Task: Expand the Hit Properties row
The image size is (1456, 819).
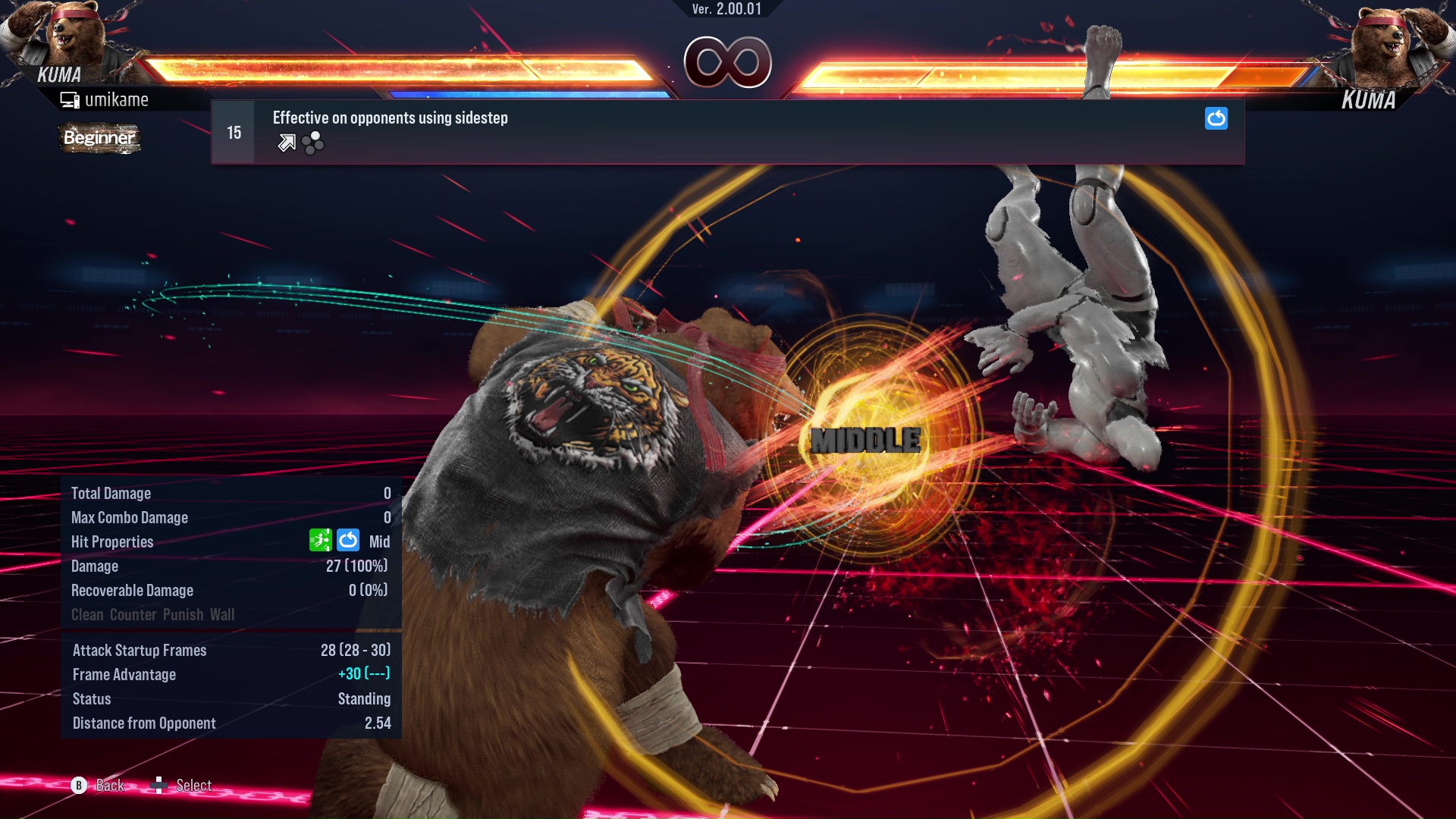Action: point(112,541)
